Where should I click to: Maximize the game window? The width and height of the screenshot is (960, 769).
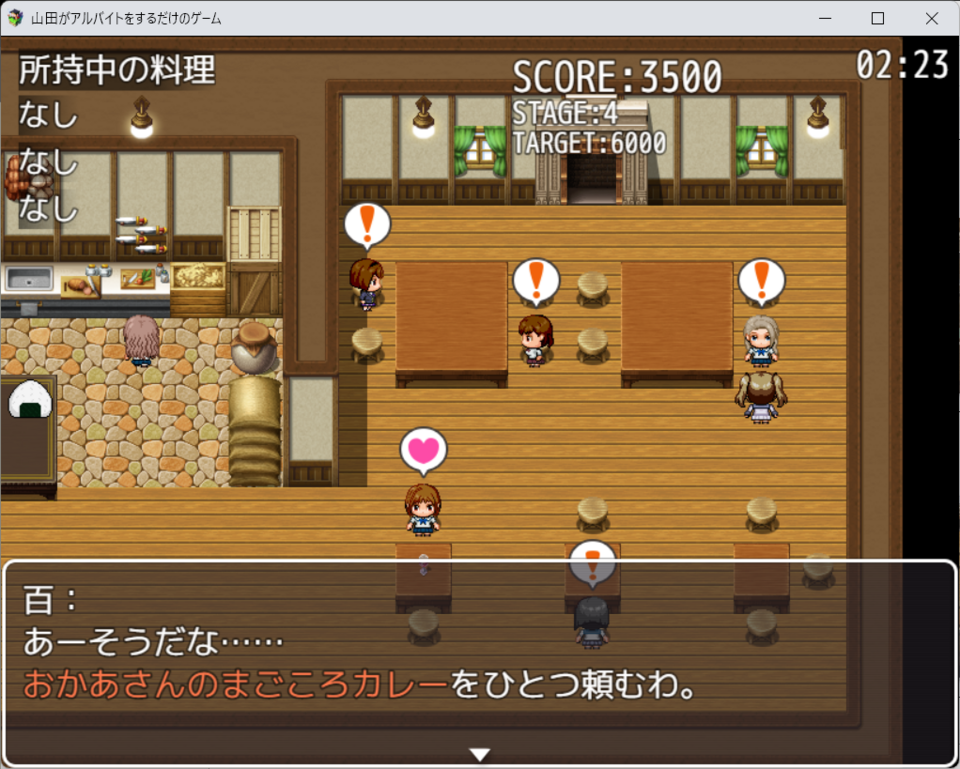pyautogui.click(x=878, y=18)
